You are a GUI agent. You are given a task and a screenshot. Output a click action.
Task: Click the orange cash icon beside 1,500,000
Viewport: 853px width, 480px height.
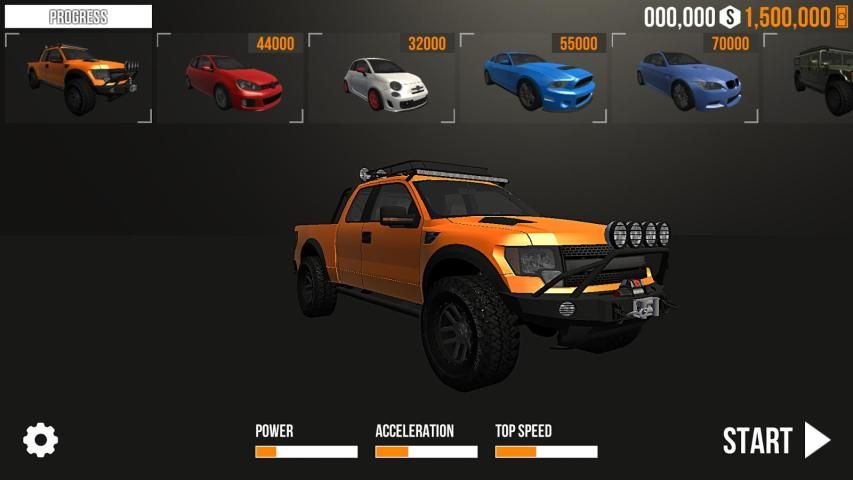tap(841, 17)
